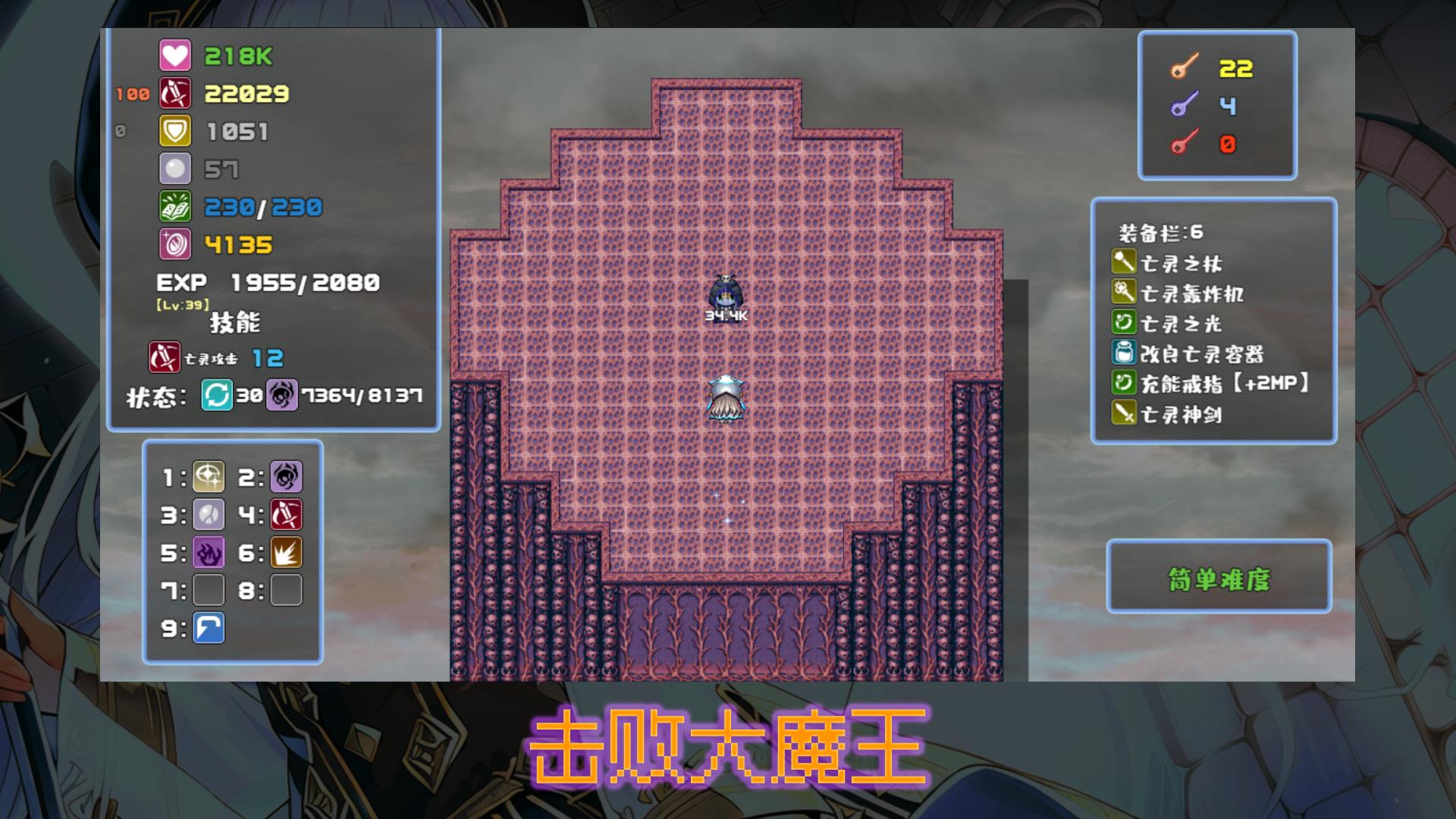Select the 亡灵之杖 staff icon in equipment

pyautogui.click(x=1125, y=261)
